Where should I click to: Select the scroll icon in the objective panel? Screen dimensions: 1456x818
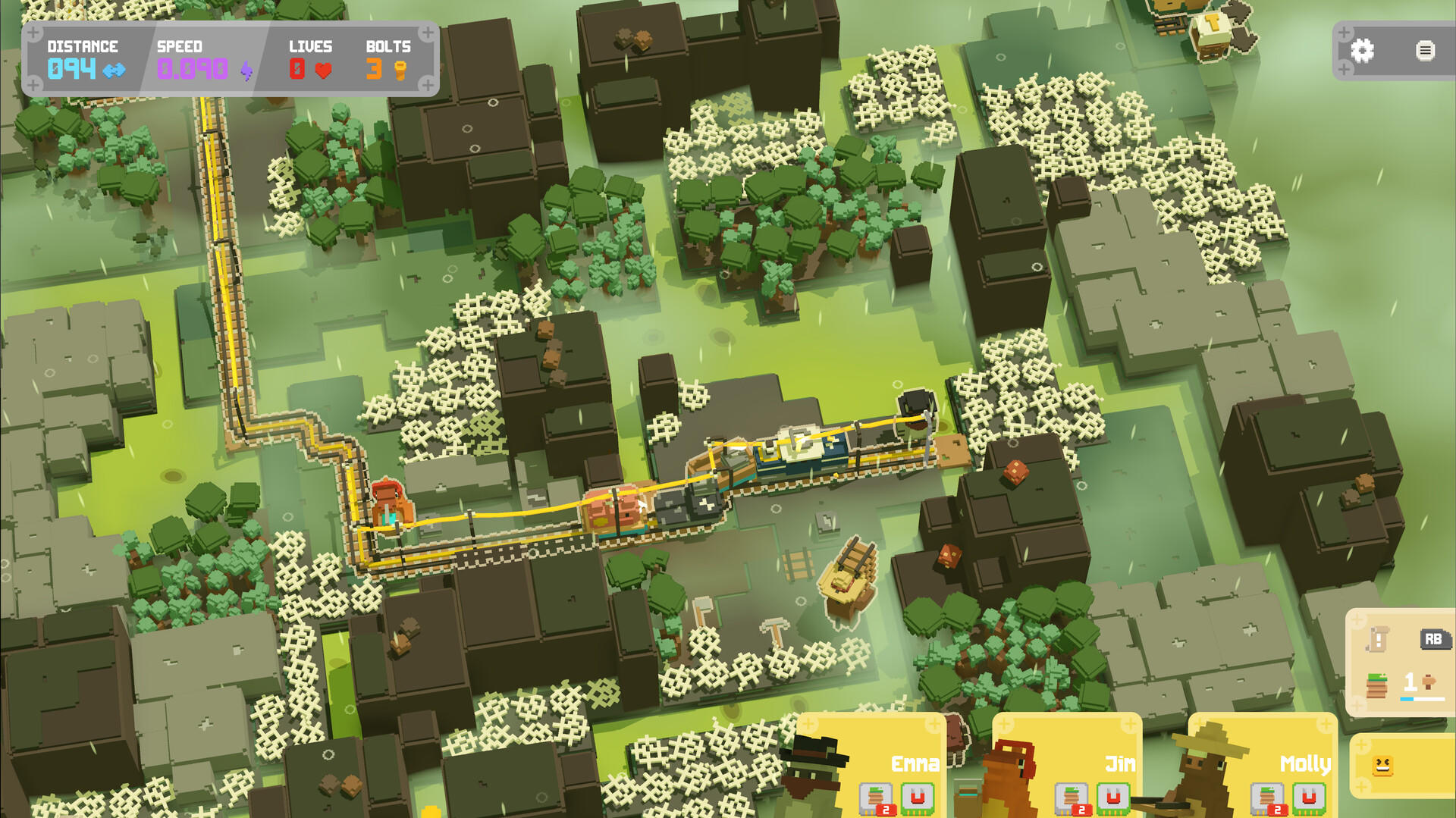[1376, 641]
